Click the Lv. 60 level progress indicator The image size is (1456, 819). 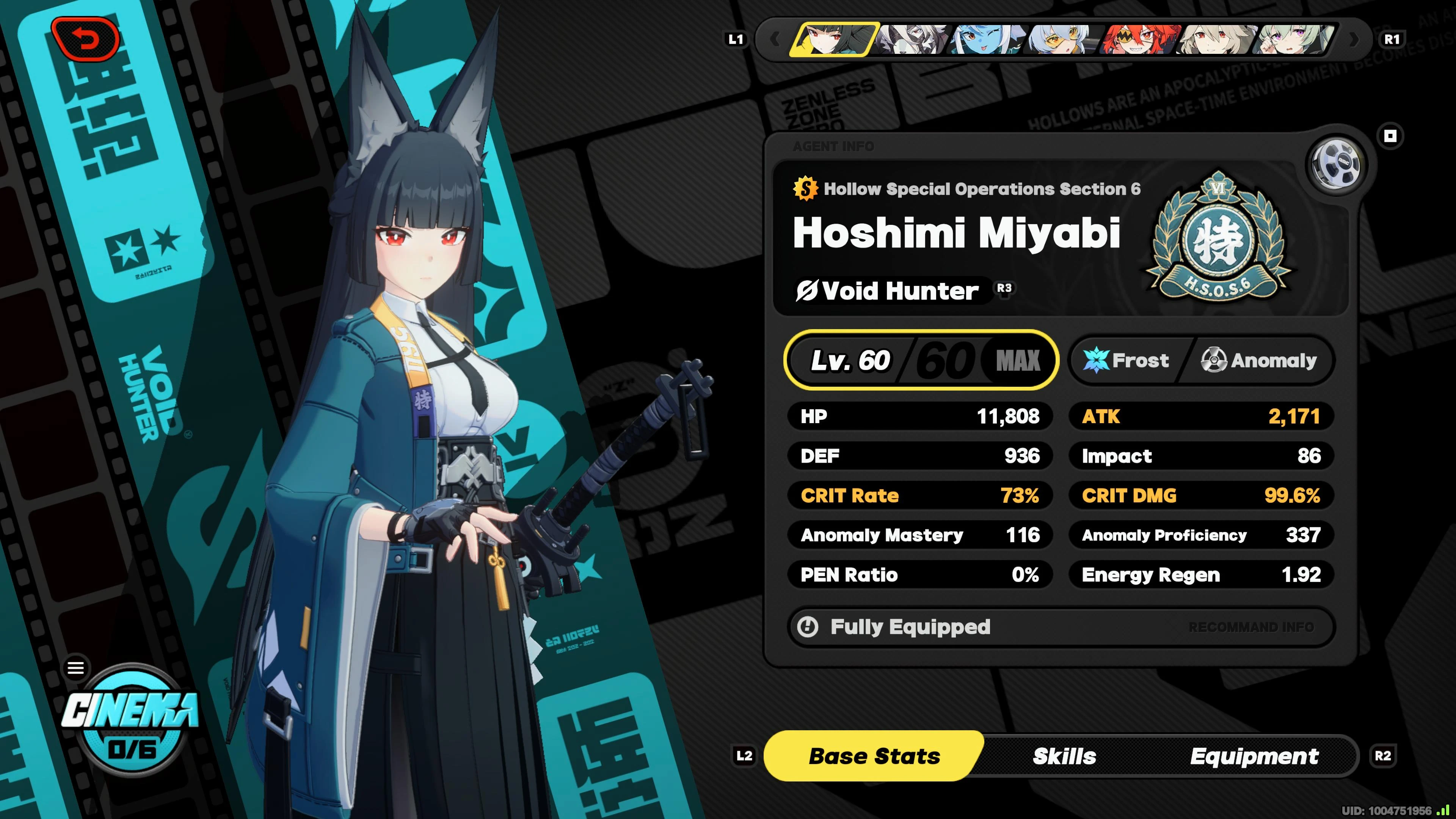tap(921, 360)
